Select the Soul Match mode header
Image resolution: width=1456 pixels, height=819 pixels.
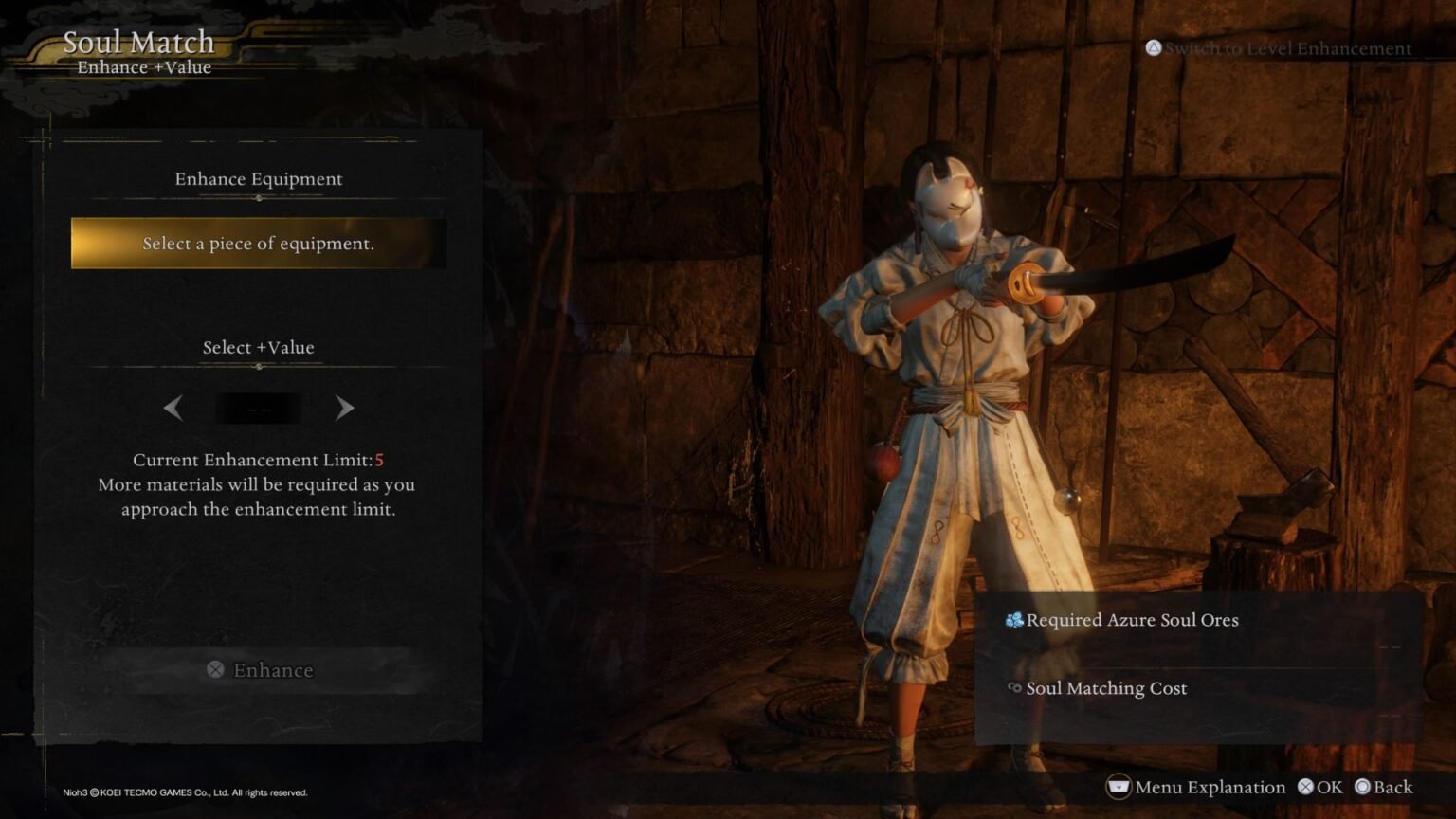[138, 42]
